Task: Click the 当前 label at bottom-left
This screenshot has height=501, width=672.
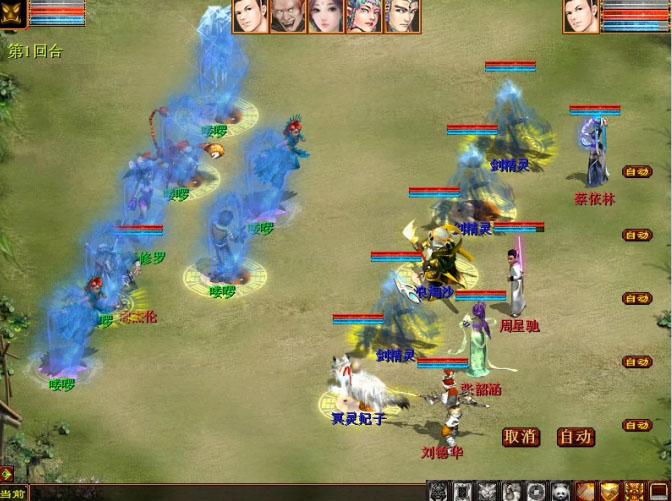Action: [14, 493]
